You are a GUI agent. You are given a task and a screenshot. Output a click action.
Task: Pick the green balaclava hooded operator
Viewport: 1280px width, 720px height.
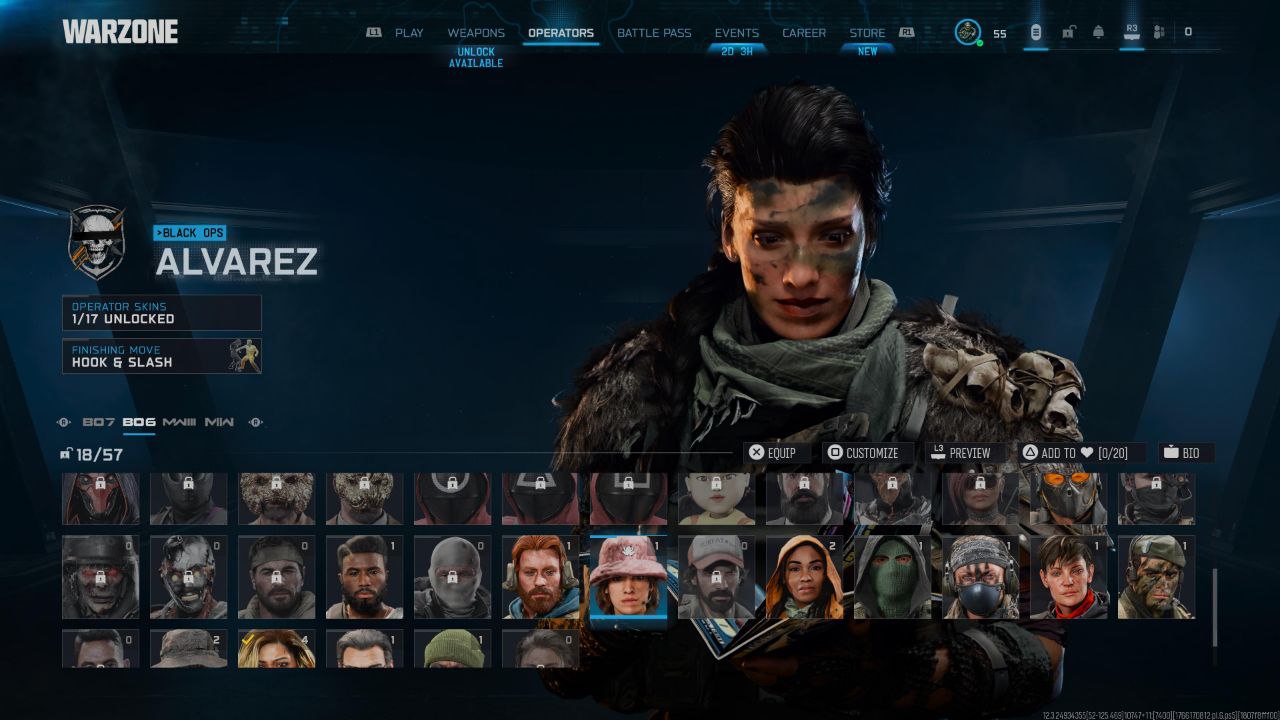(892, 577)
